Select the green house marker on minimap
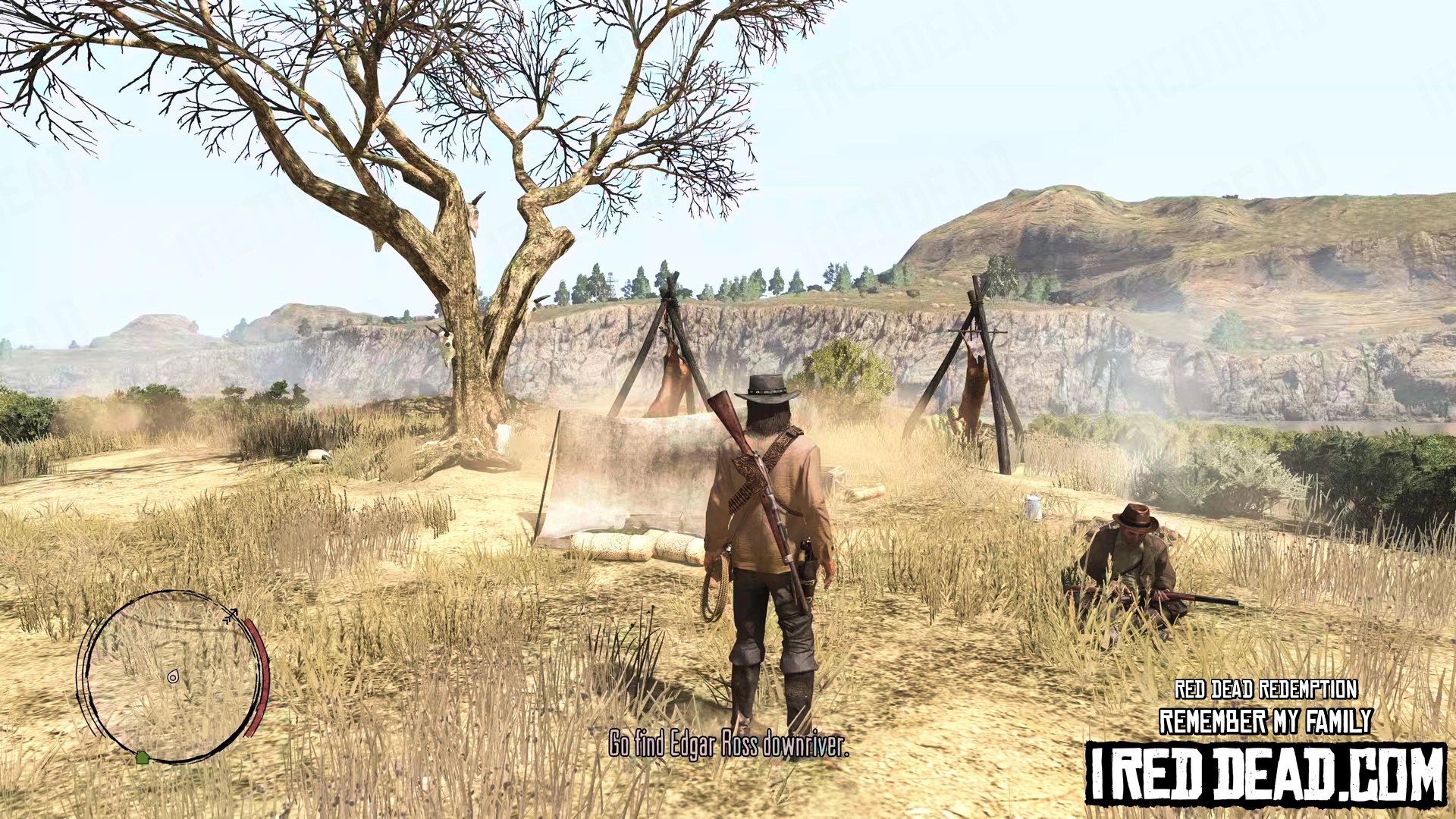This screenshot has height=819, width=1456. tap(142, 757)
